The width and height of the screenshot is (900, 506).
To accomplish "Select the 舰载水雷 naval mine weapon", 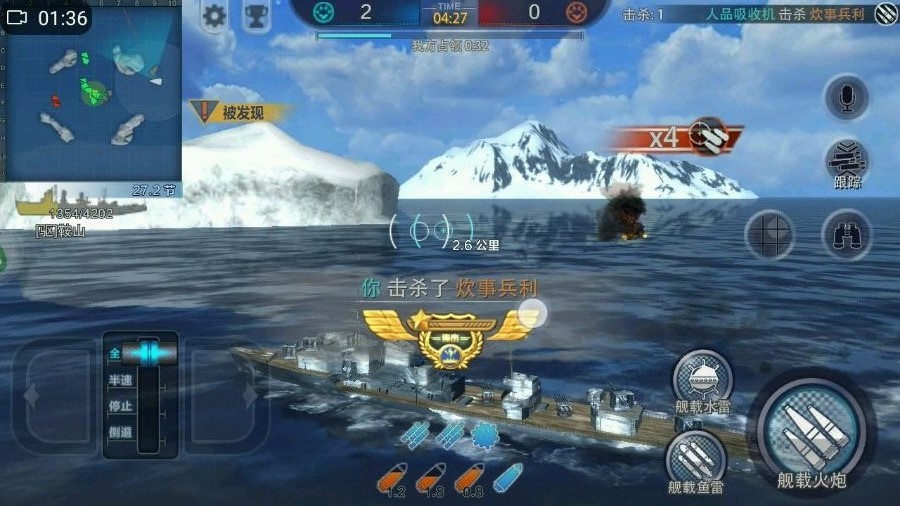I will point(701,379).
